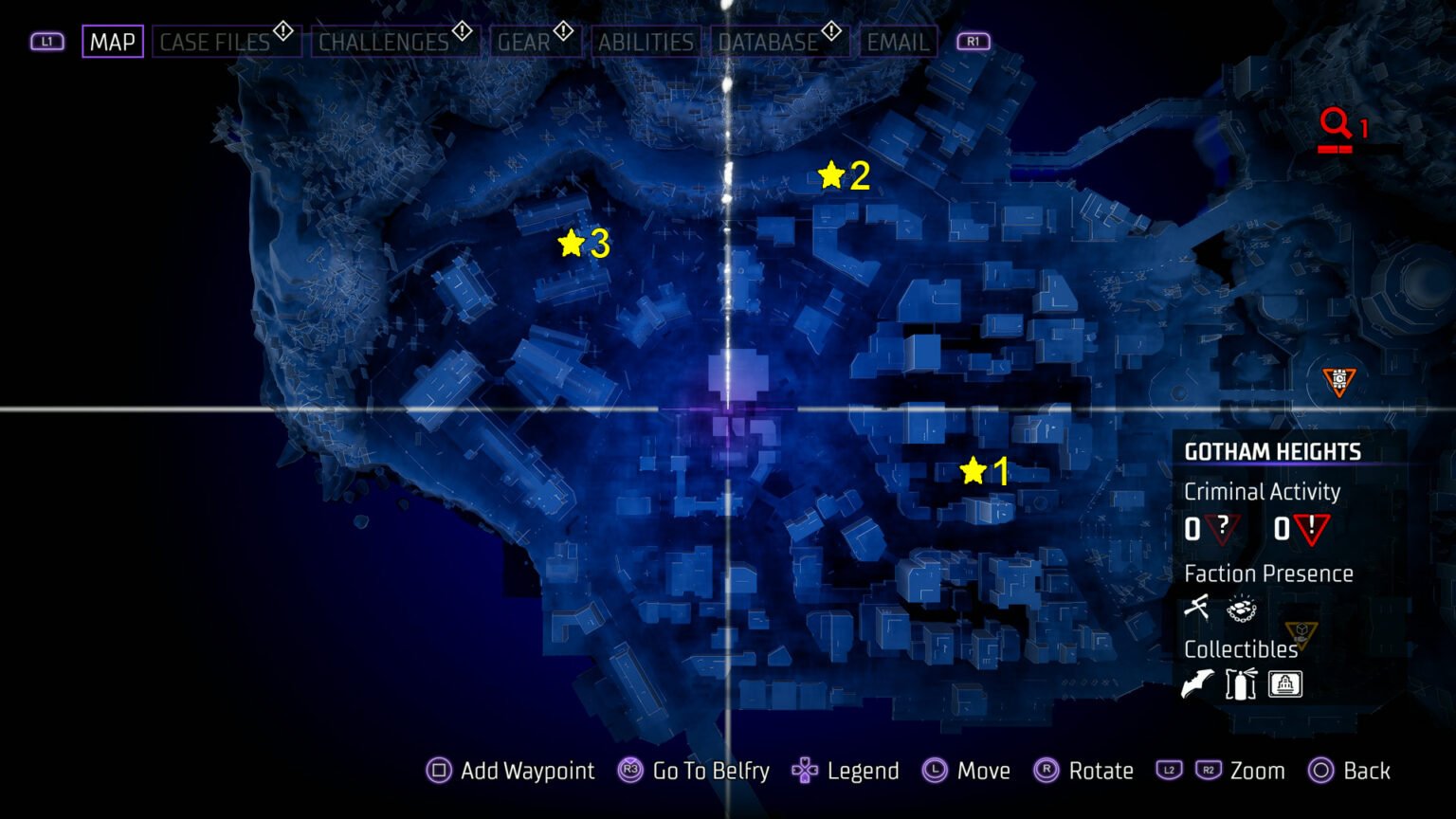Image resolution: width=1456 pixels, height=819 pixels.
Task: Select the Batarang collectible icon
Action: click(x=1197, y=683)
